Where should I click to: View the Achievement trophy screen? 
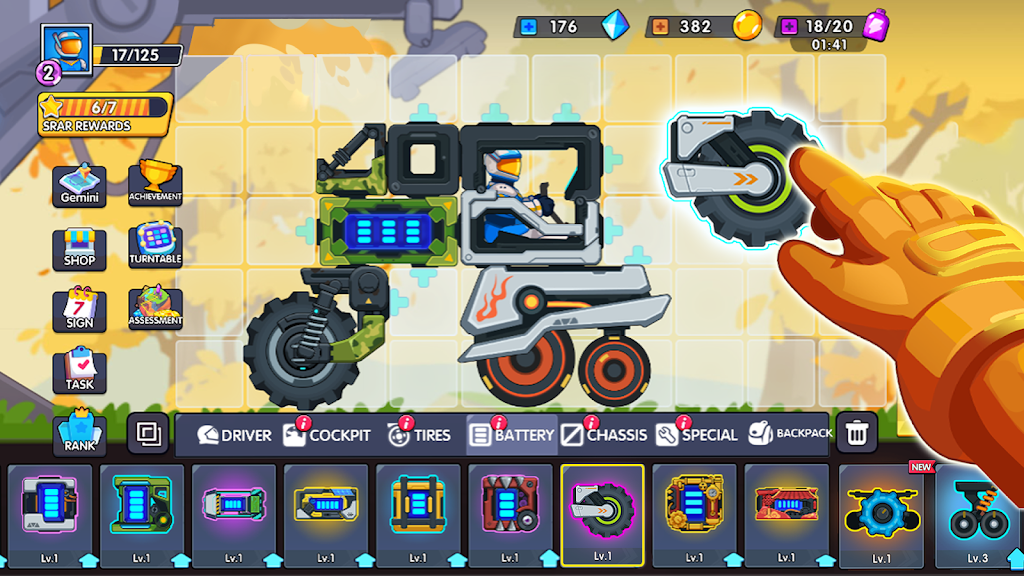pos(155,183)
